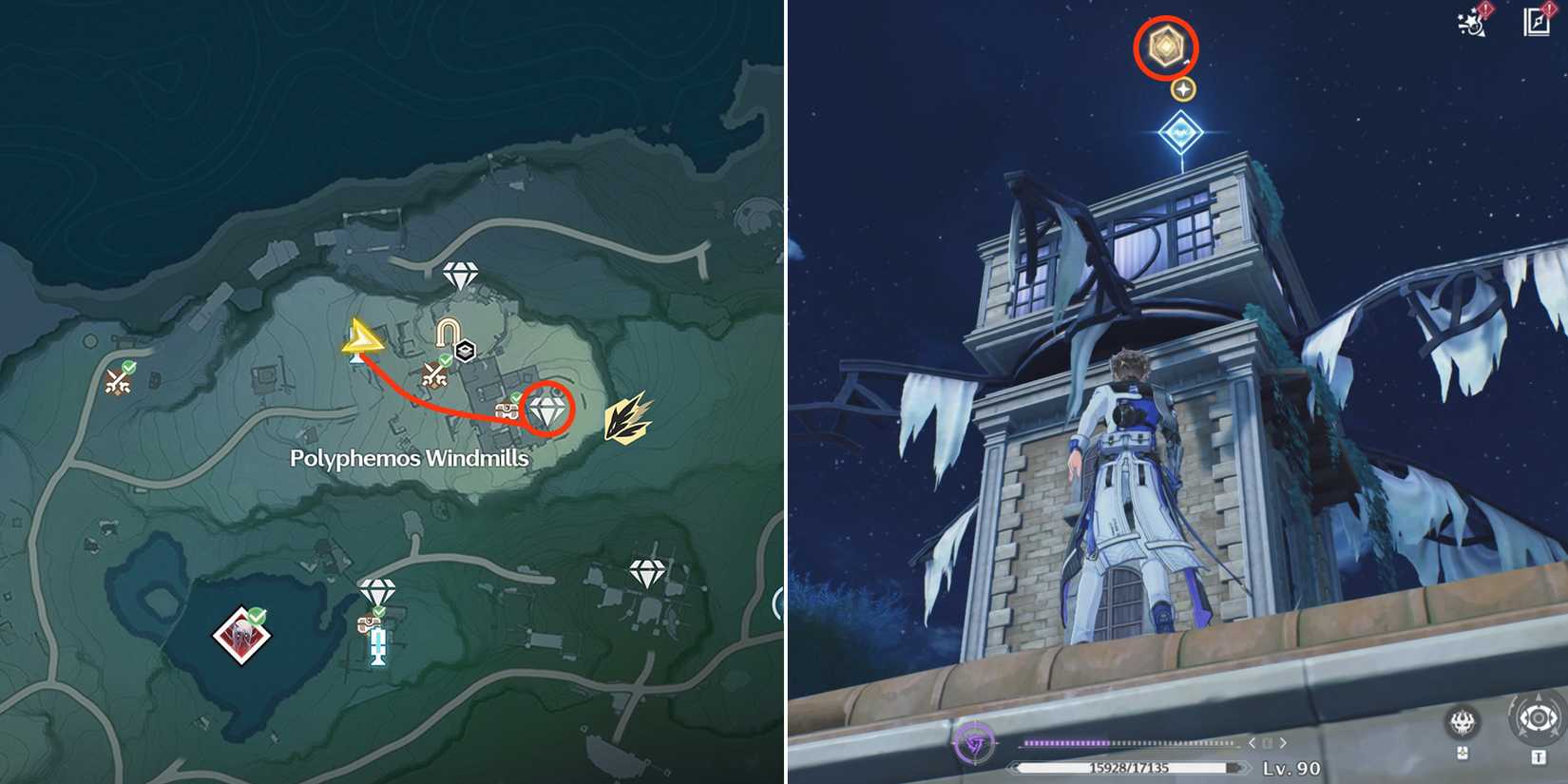1568x784 pixels.
Task: Select the Polyphemos Windmills map label
Action: coord(411,455)
